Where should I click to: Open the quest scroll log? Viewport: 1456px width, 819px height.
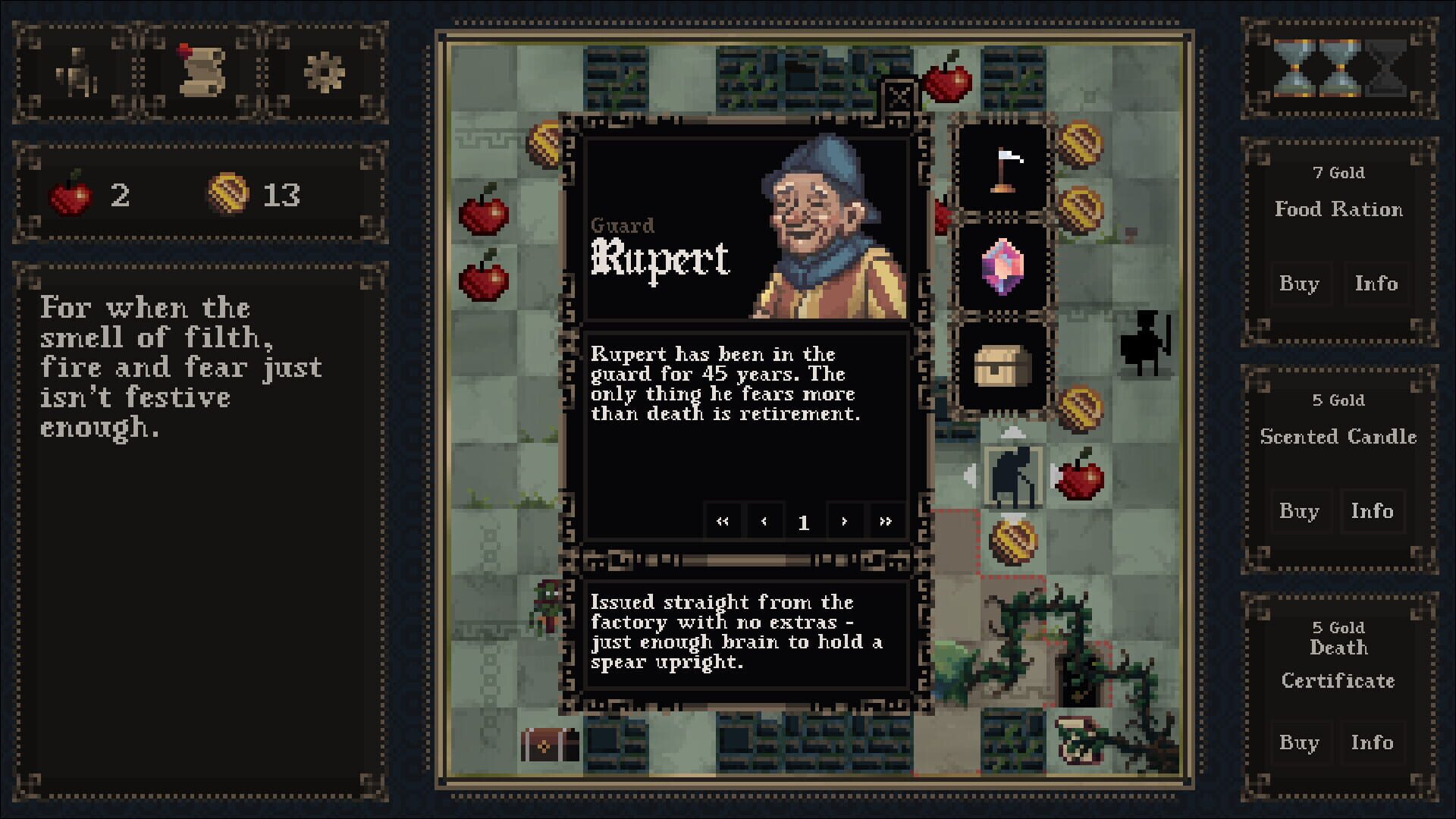[200, 71]
